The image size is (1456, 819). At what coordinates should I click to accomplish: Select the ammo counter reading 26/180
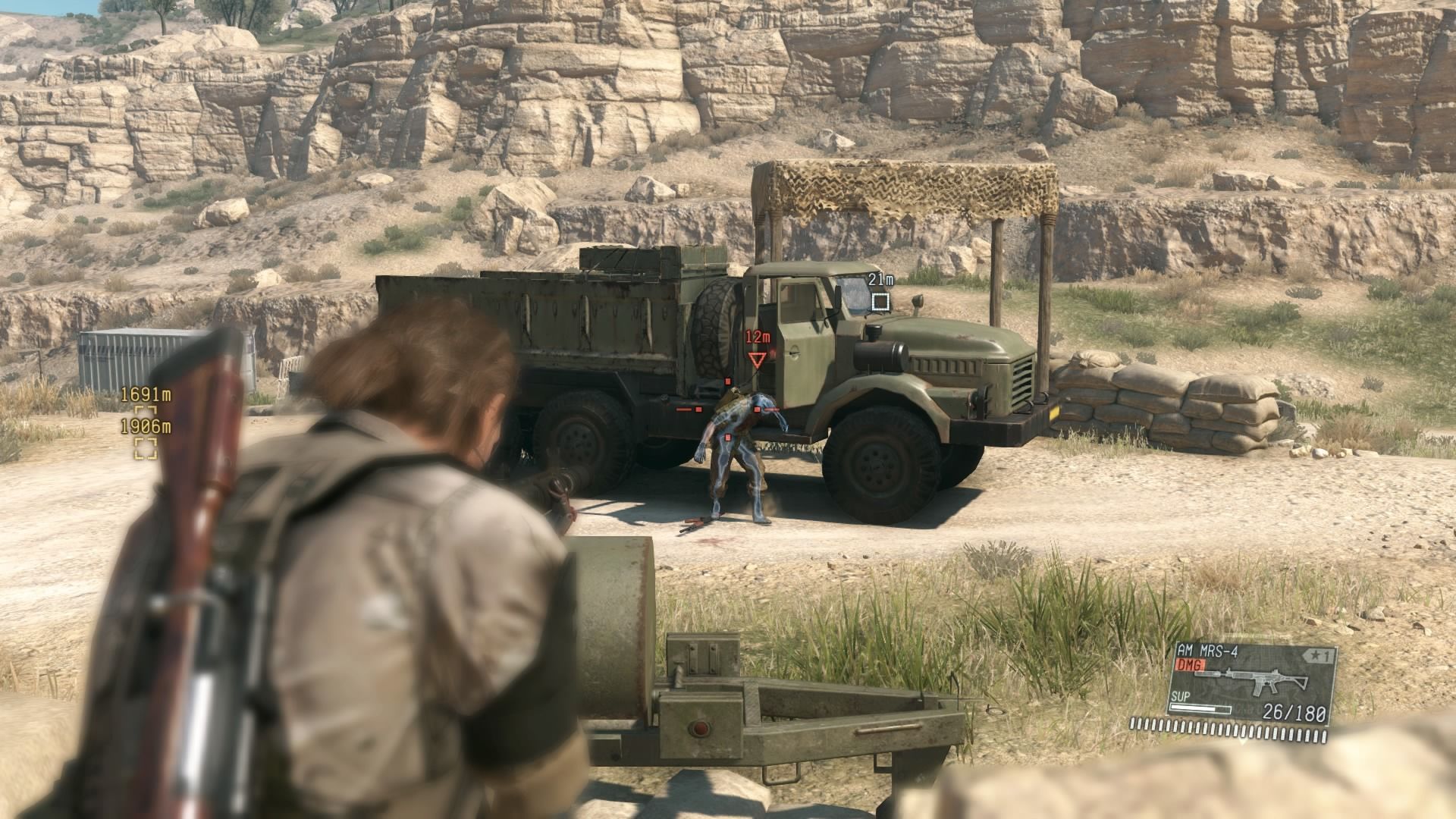[1294, 714]
